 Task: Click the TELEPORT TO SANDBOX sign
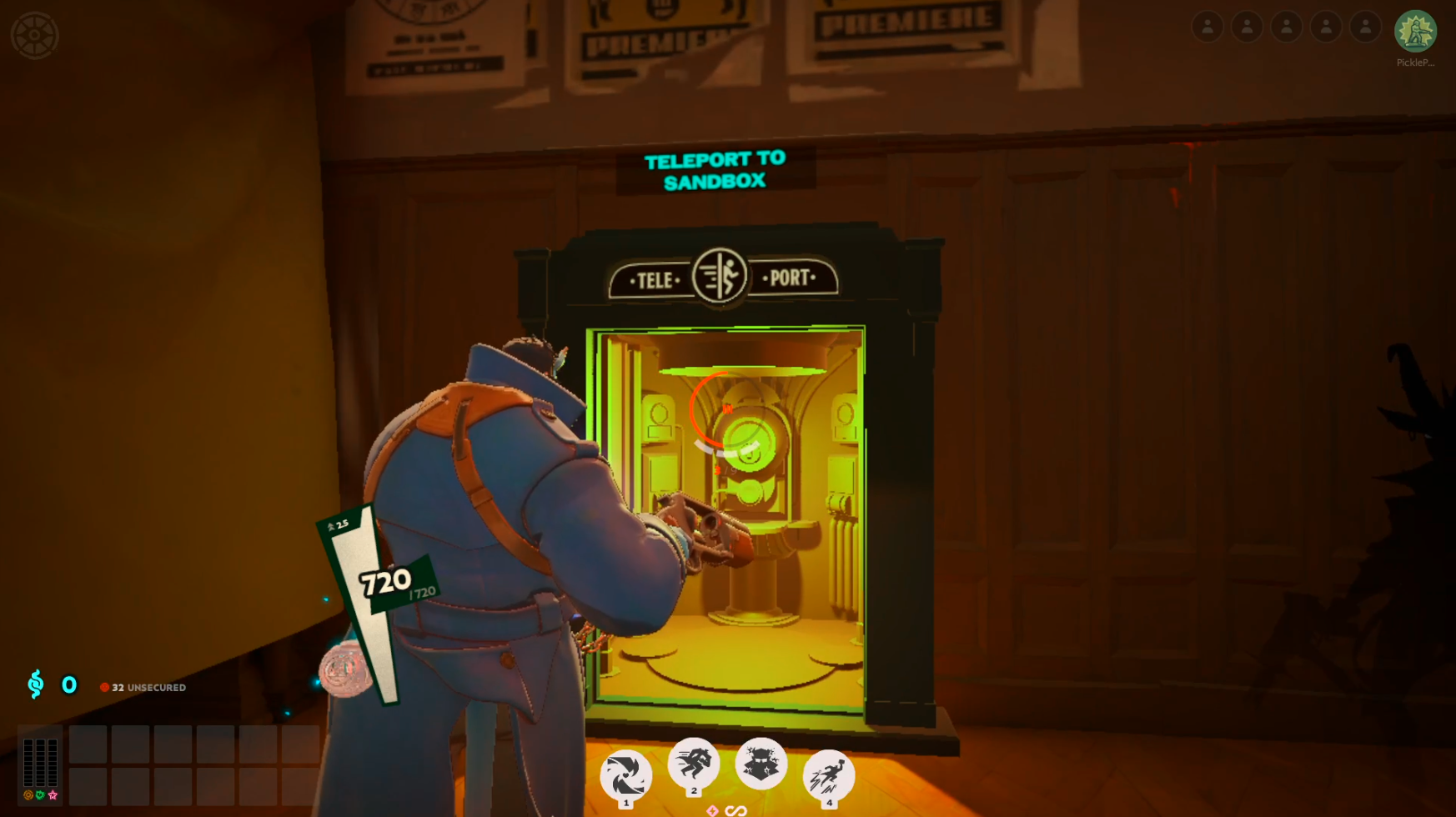pos(714,170)
